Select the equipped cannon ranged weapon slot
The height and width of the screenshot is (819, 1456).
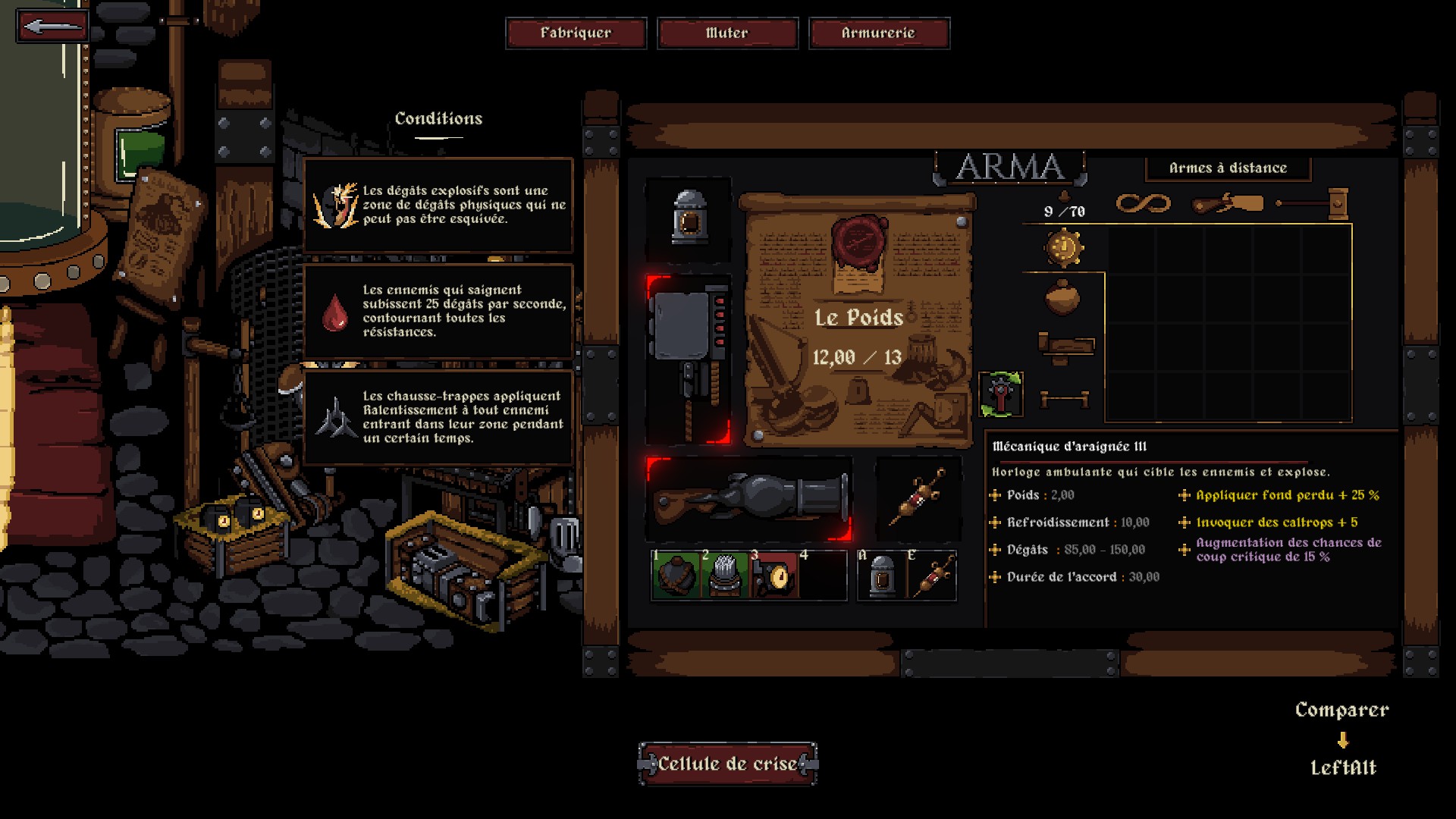pyautogui.click(x=749, y=498)
